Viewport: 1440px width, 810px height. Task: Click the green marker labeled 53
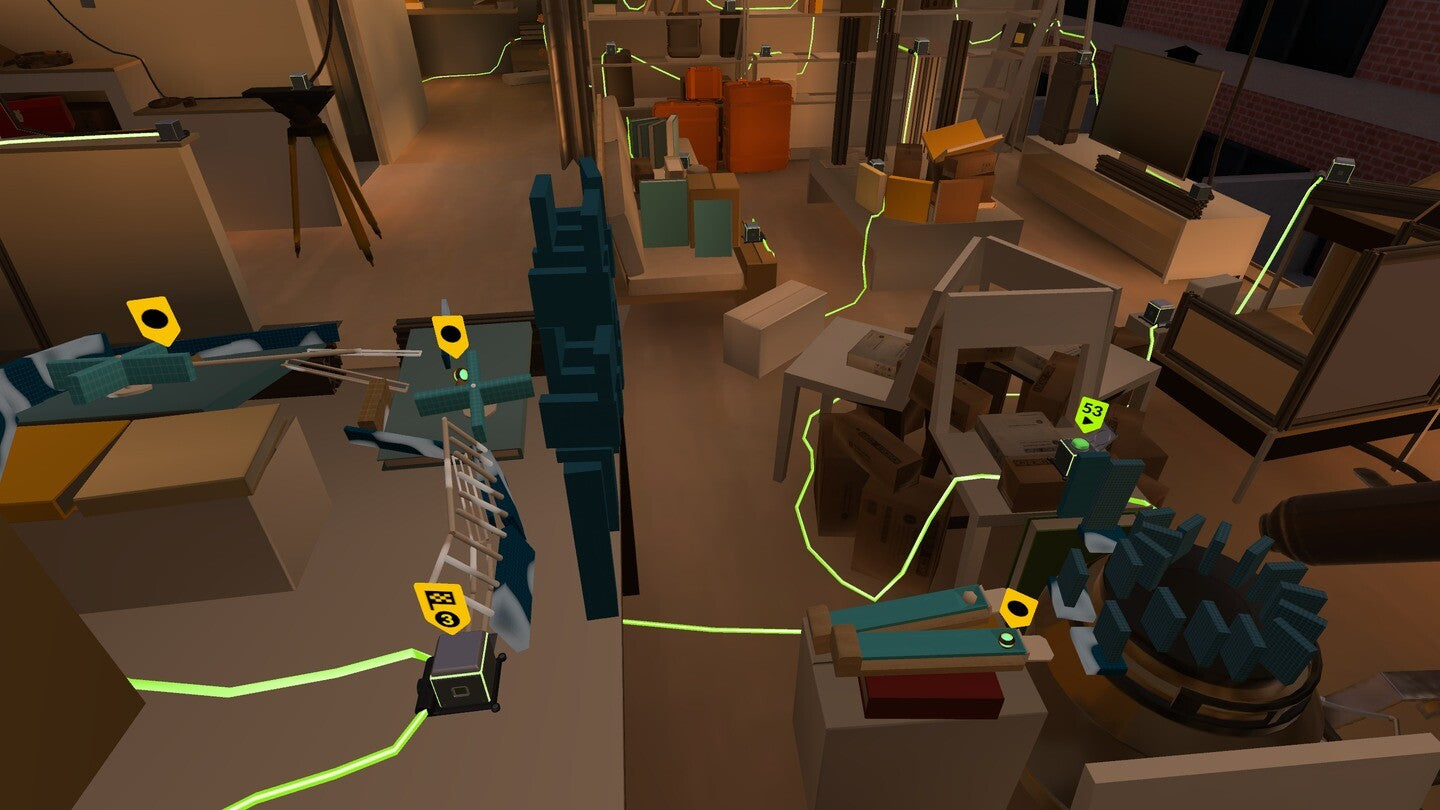[x=1092, y=412]
